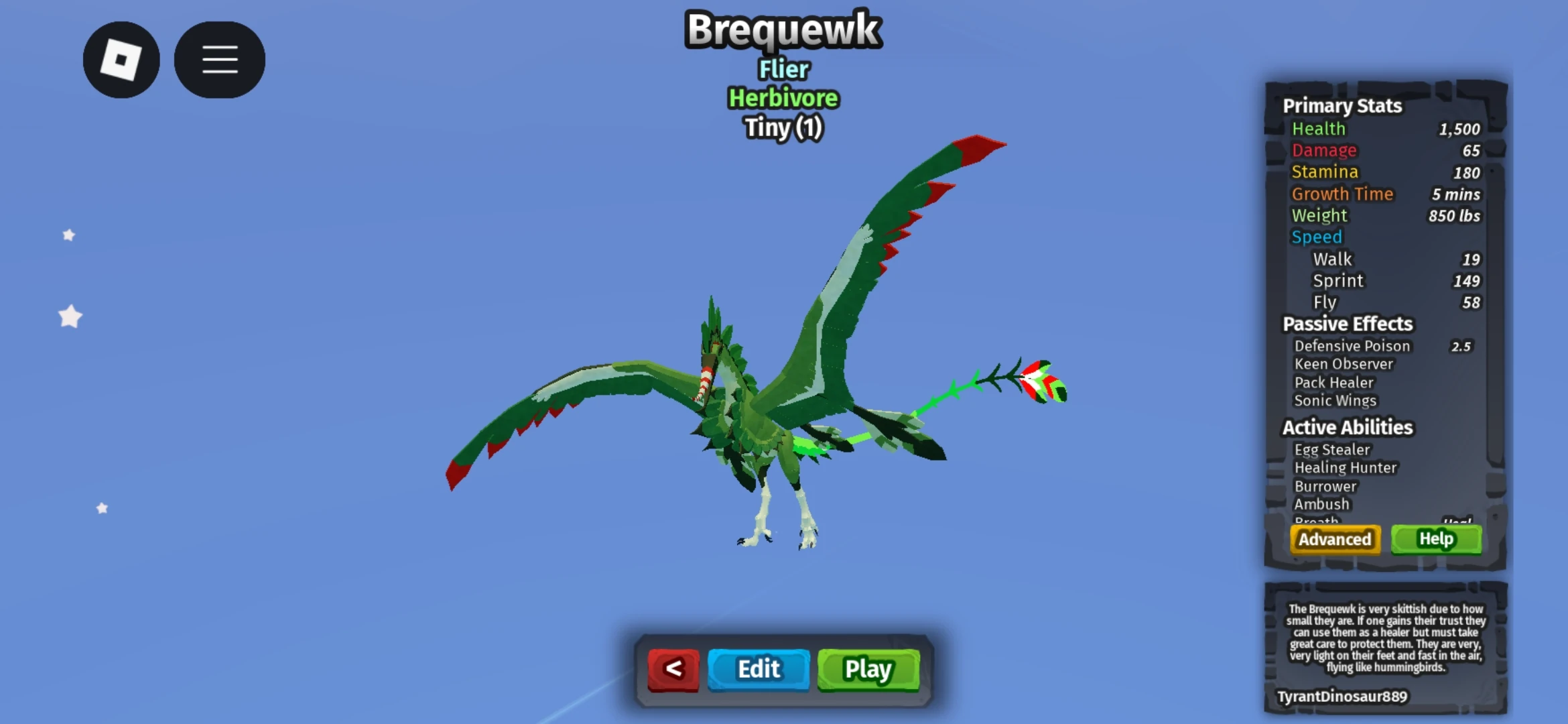Image resolution: width=1568 pixels, height=724 pixels.
Task: Click the green Help button
Action: click(1435, 538)
